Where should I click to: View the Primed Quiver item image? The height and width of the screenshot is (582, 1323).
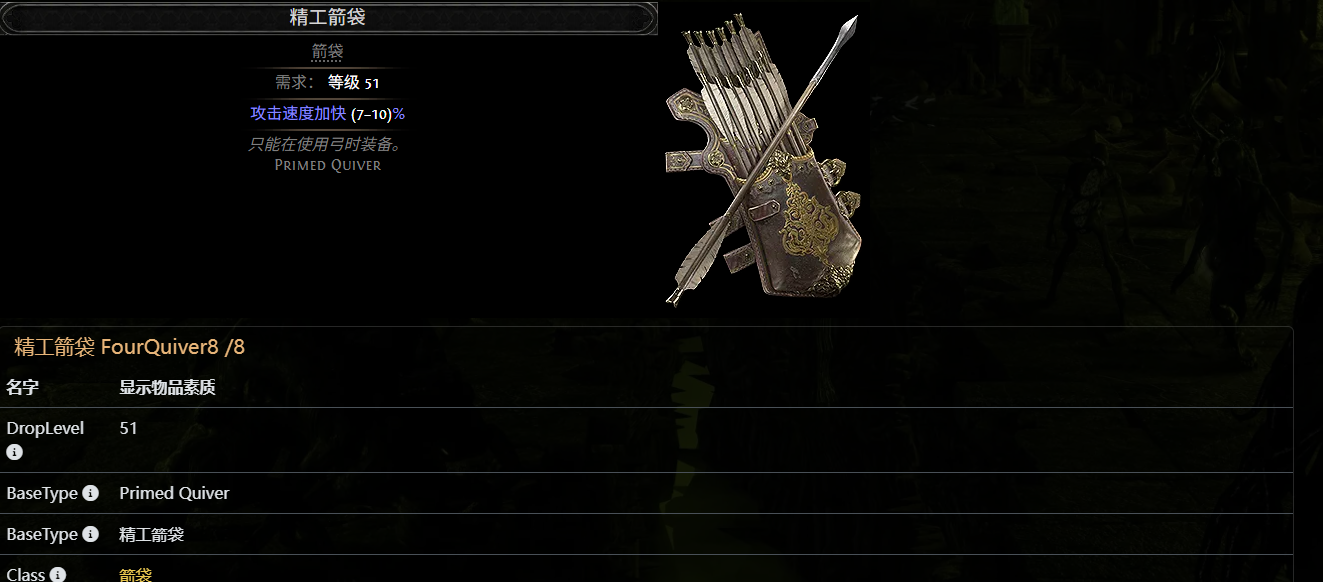tap(763, 160)
